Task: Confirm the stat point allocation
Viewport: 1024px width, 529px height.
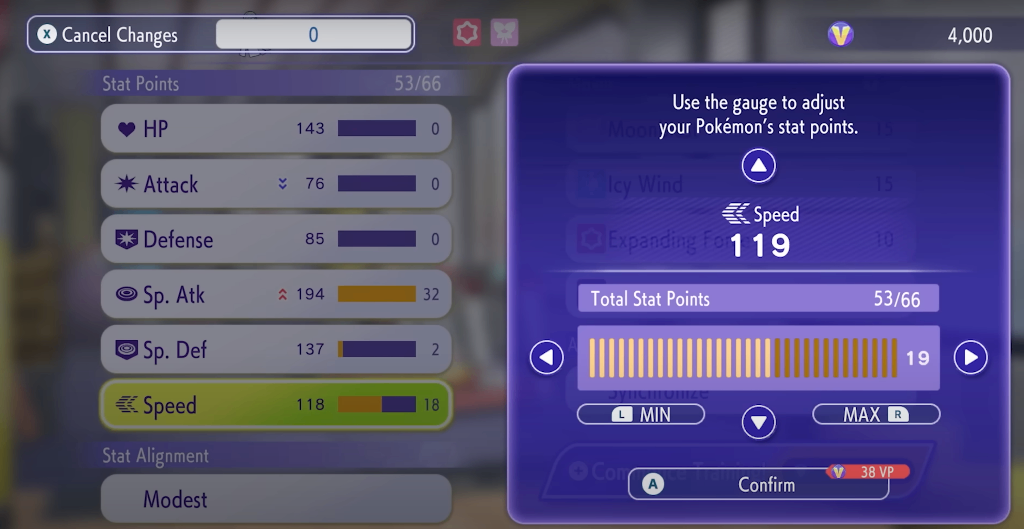Action: click(758, 485)
